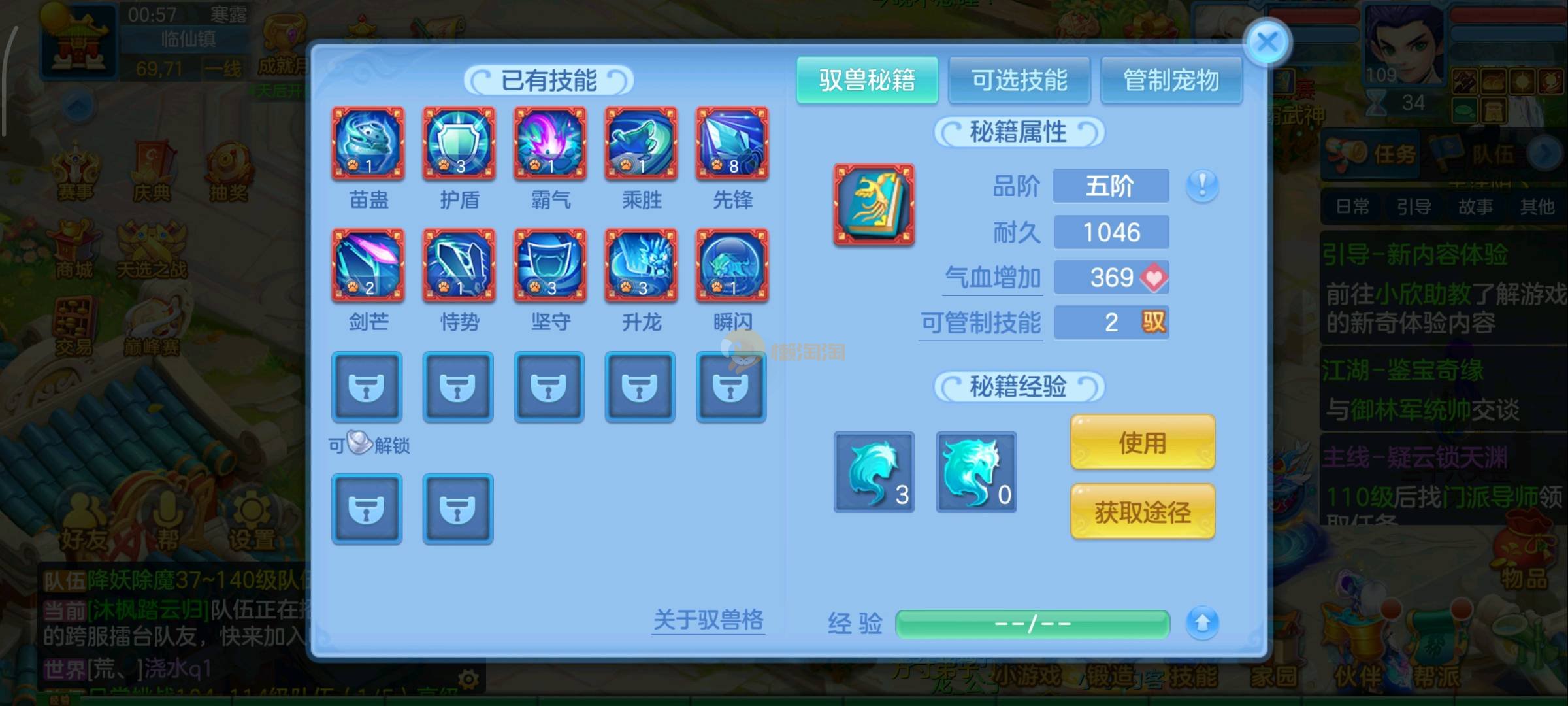Open the 关于驭兽格 help link

click(x=708, y=620)
